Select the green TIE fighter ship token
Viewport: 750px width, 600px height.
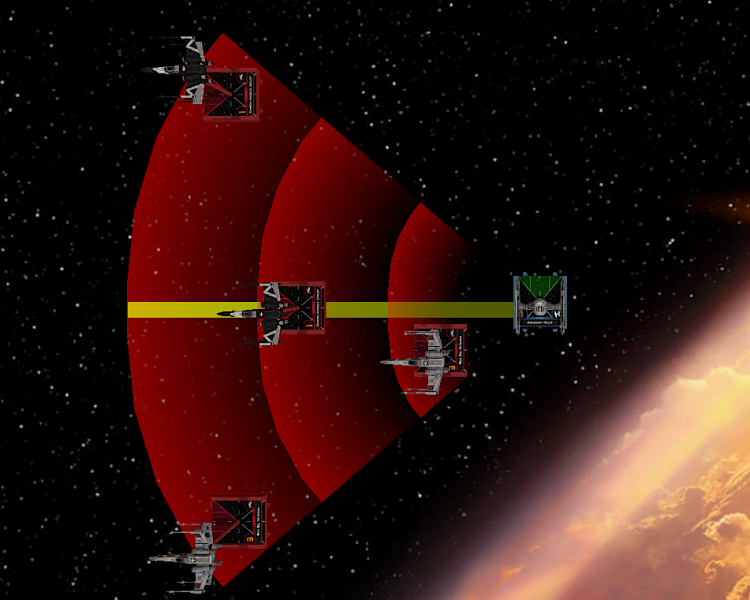tap(540, 304)
